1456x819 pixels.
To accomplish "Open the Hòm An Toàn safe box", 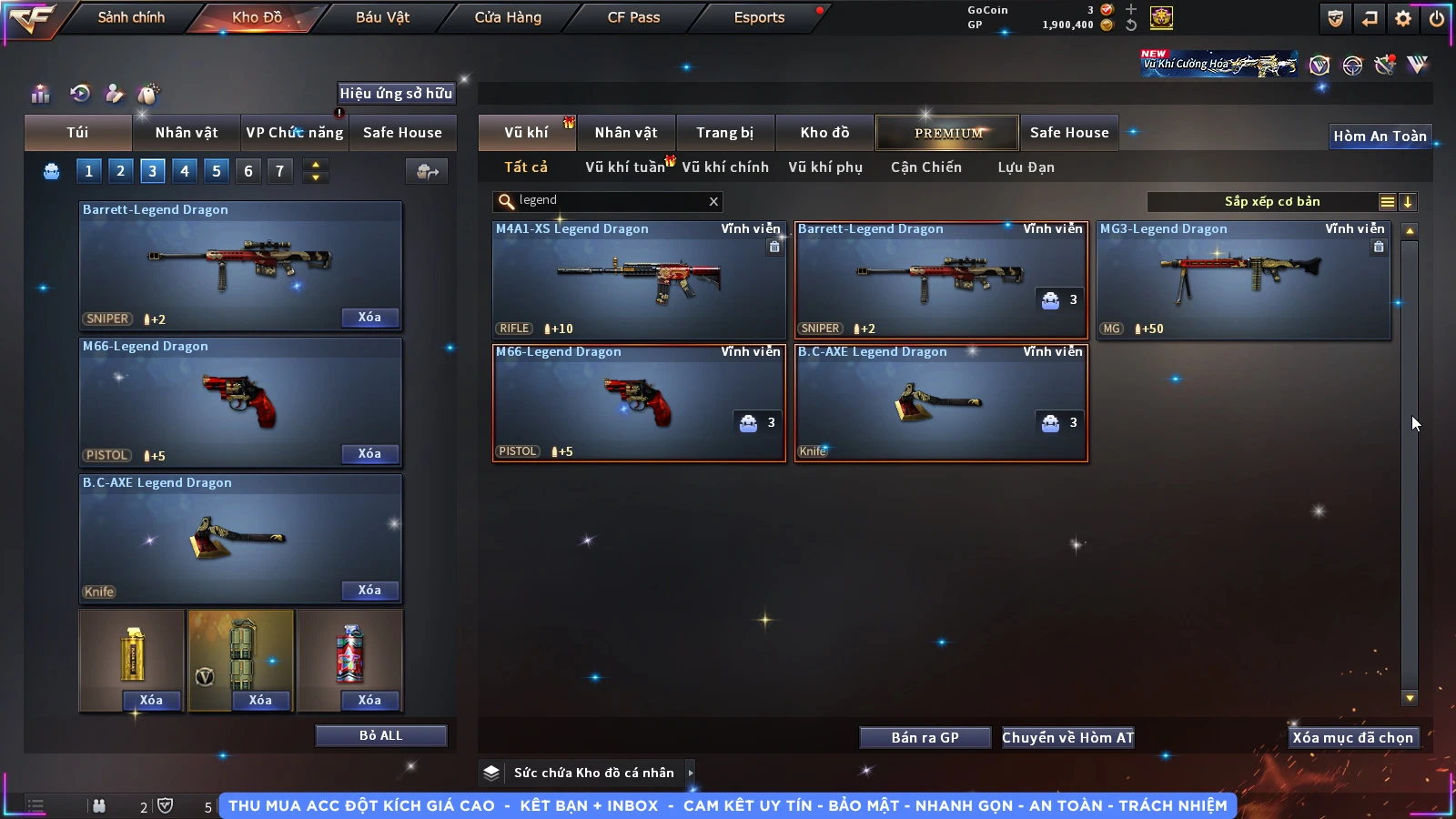I will pyautogui.click(x=1380, y=136).
